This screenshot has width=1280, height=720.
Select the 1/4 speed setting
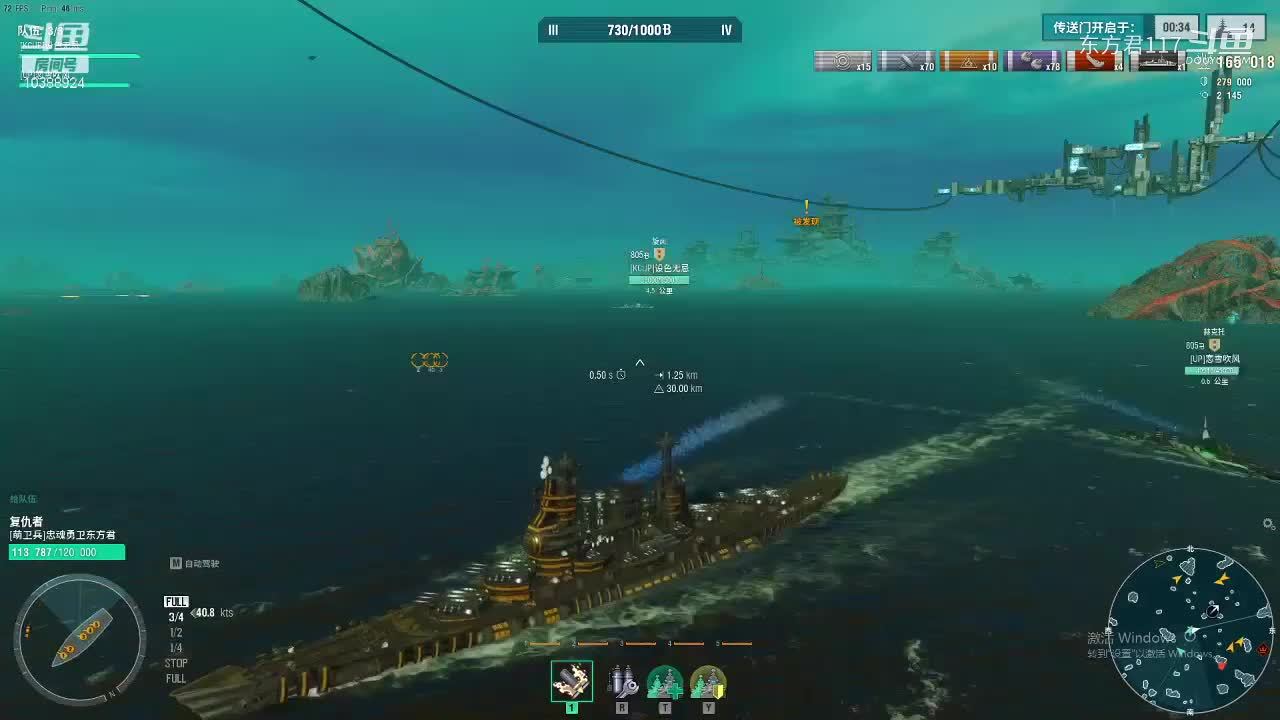coord(176,648)
